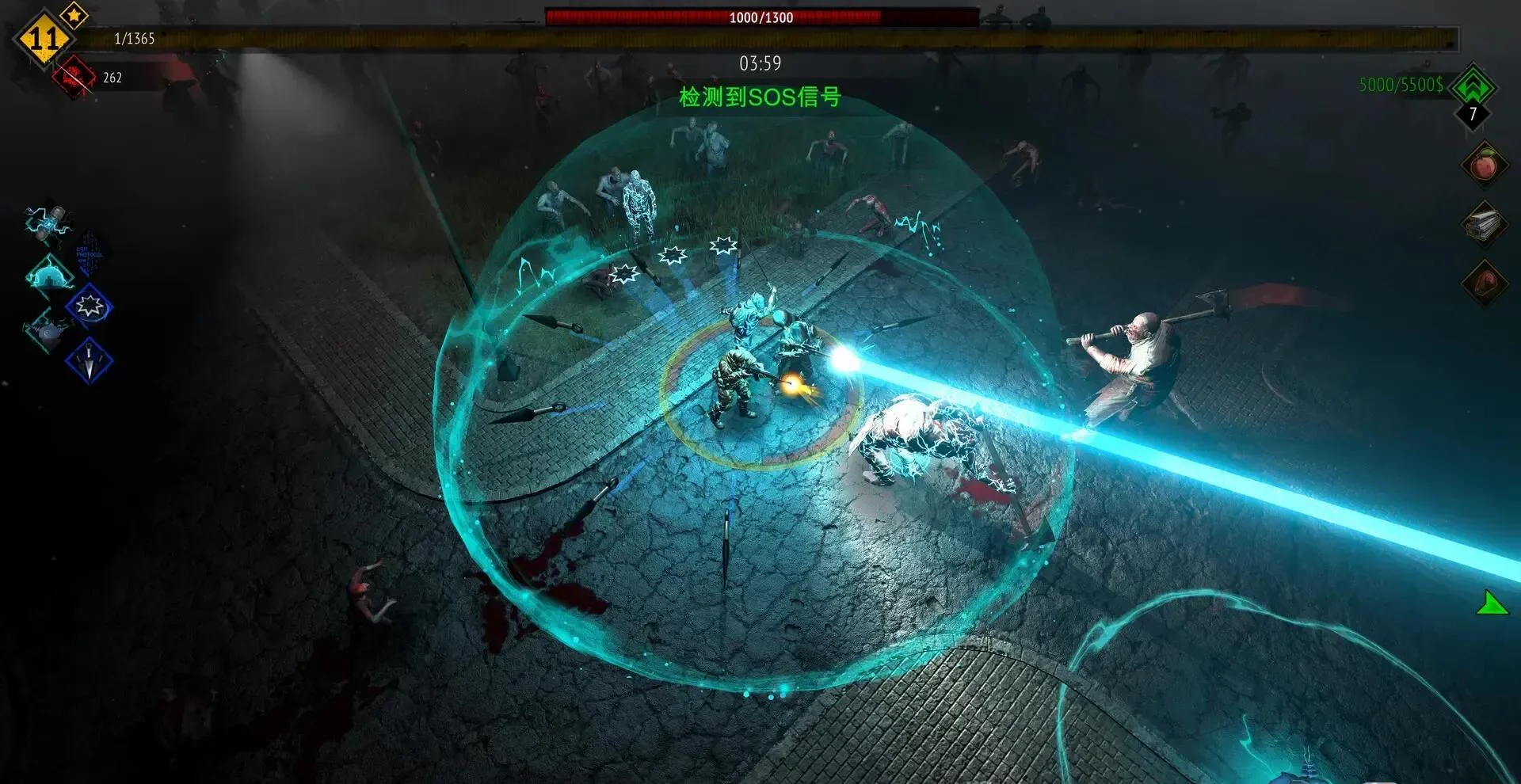The image size is (1521, 784).
Task: Select the electric drone skill icon
Action: click(49, 221)
